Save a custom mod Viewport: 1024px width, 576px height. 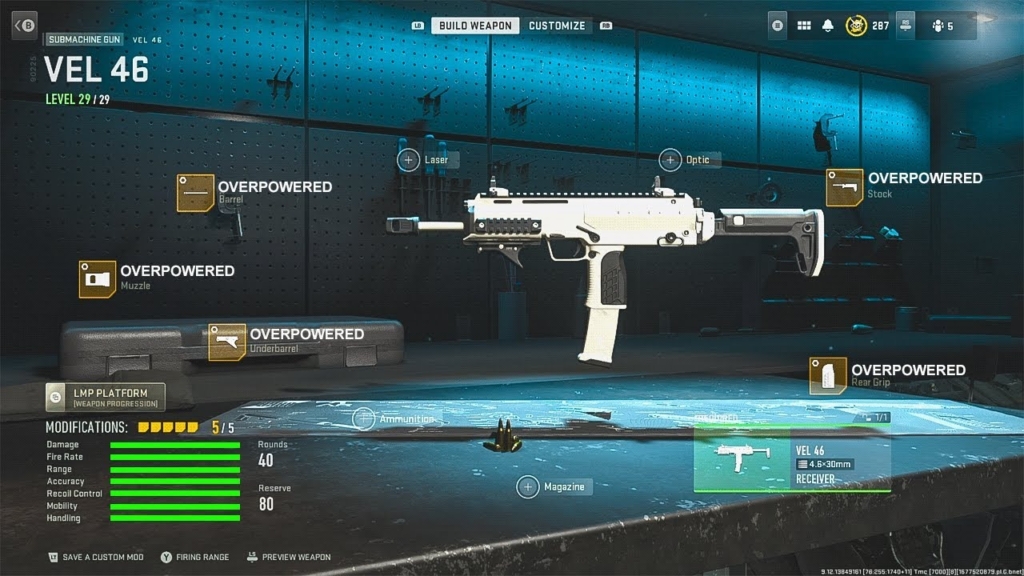coord(96,557)
